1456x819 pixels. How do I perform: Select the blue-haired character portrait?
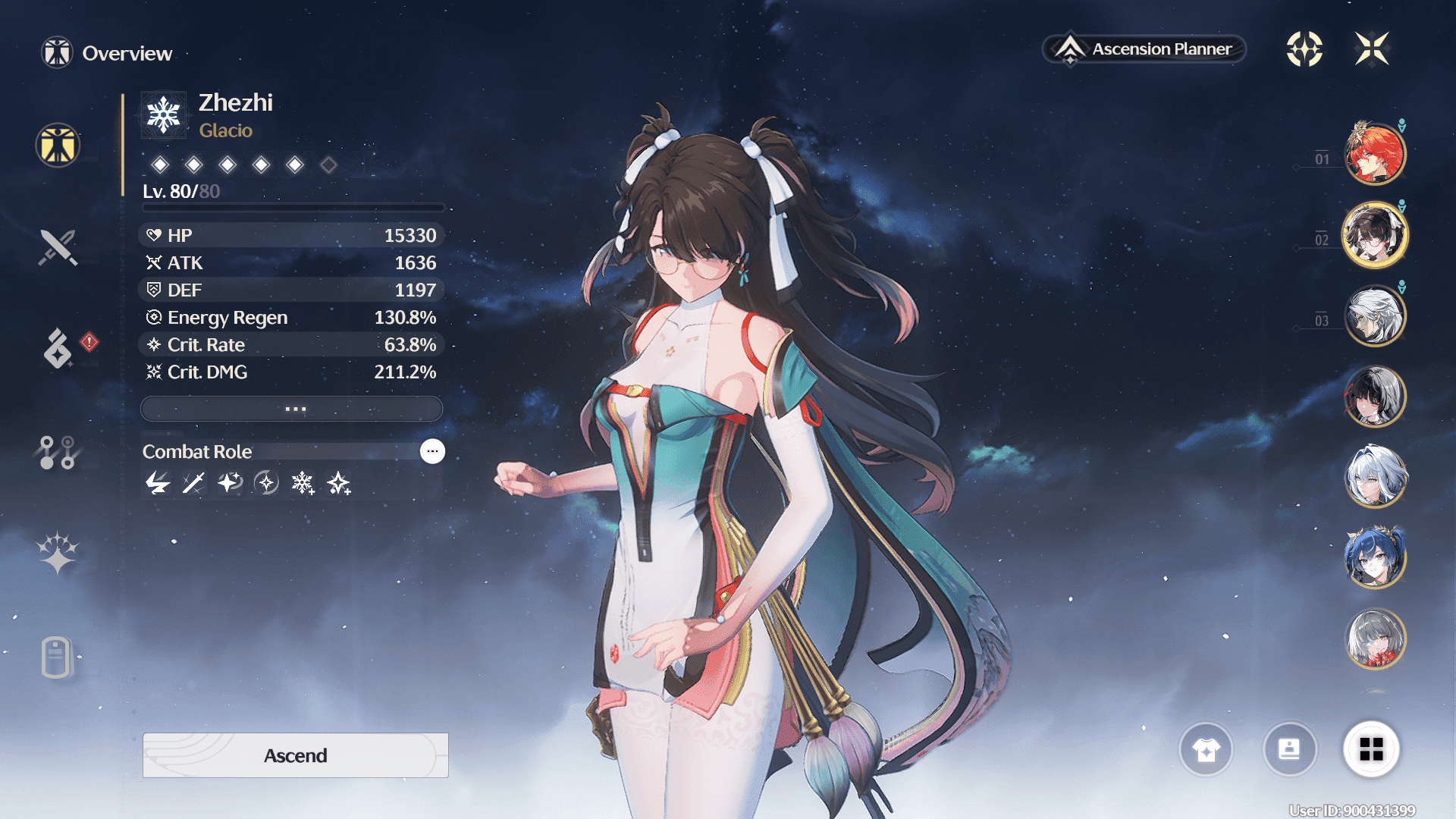point(1375,558)
